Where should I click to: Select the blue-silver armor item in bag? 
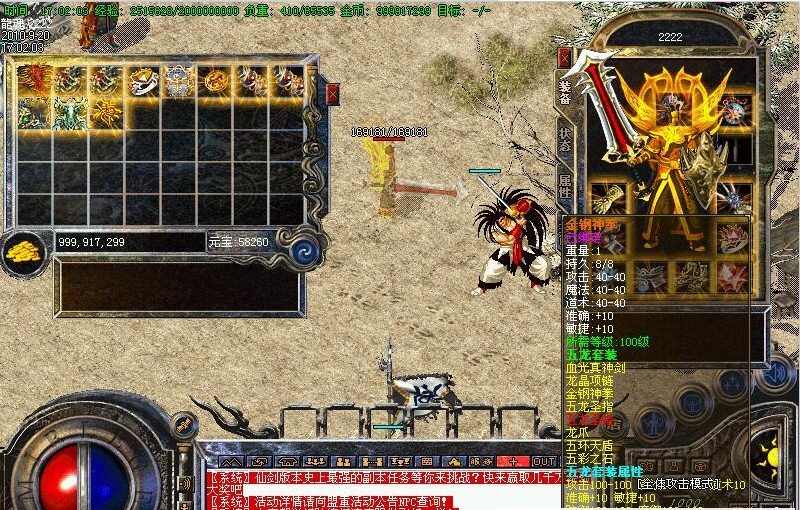pyautogui.click(x=180, y=81)
